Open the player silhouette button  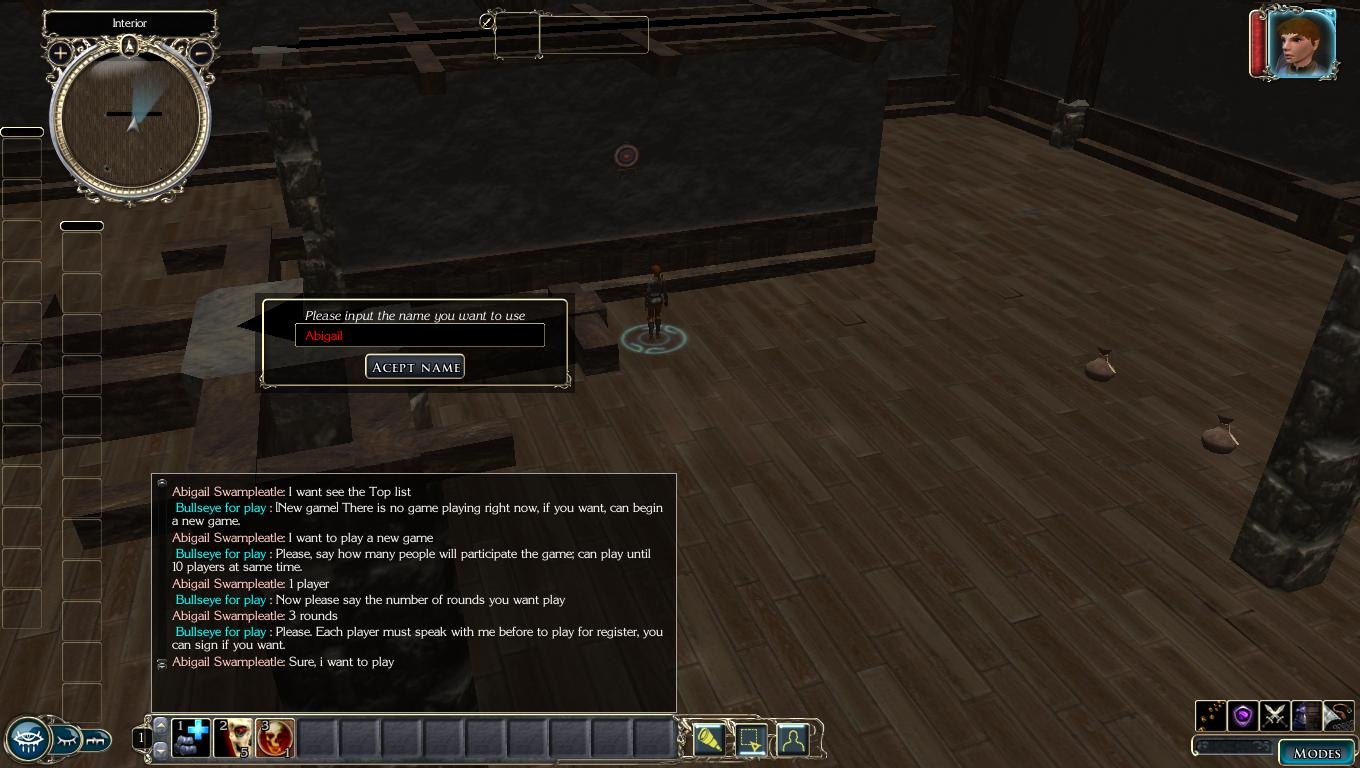pos(793,739)
